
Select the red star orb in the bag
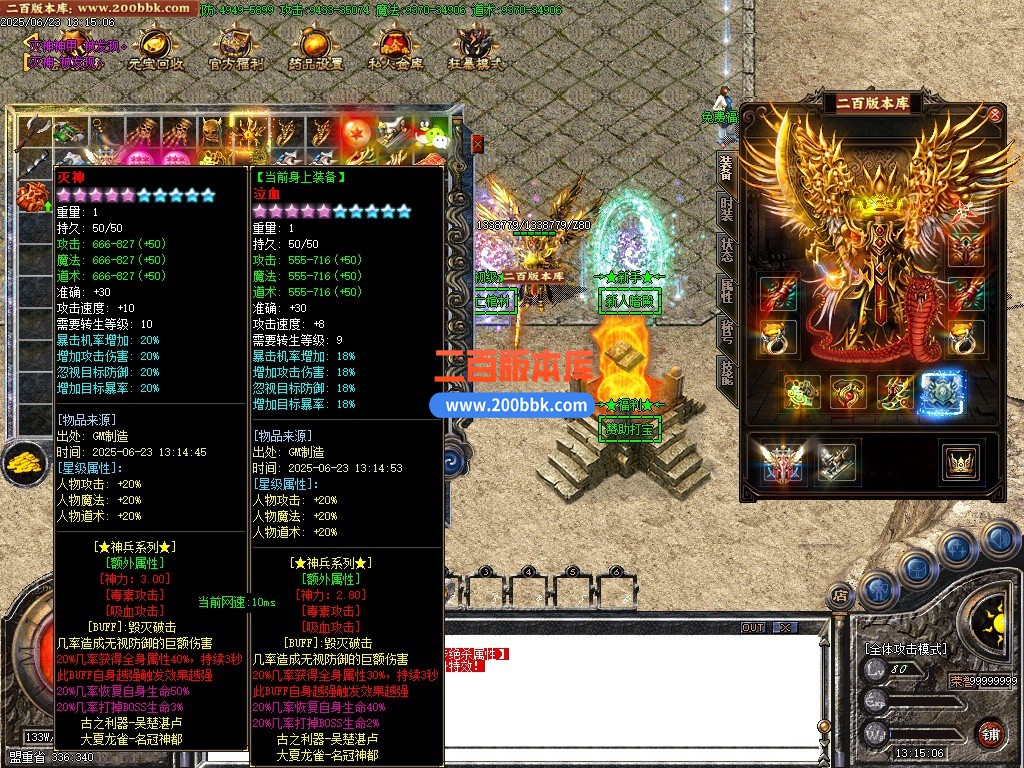357,132
